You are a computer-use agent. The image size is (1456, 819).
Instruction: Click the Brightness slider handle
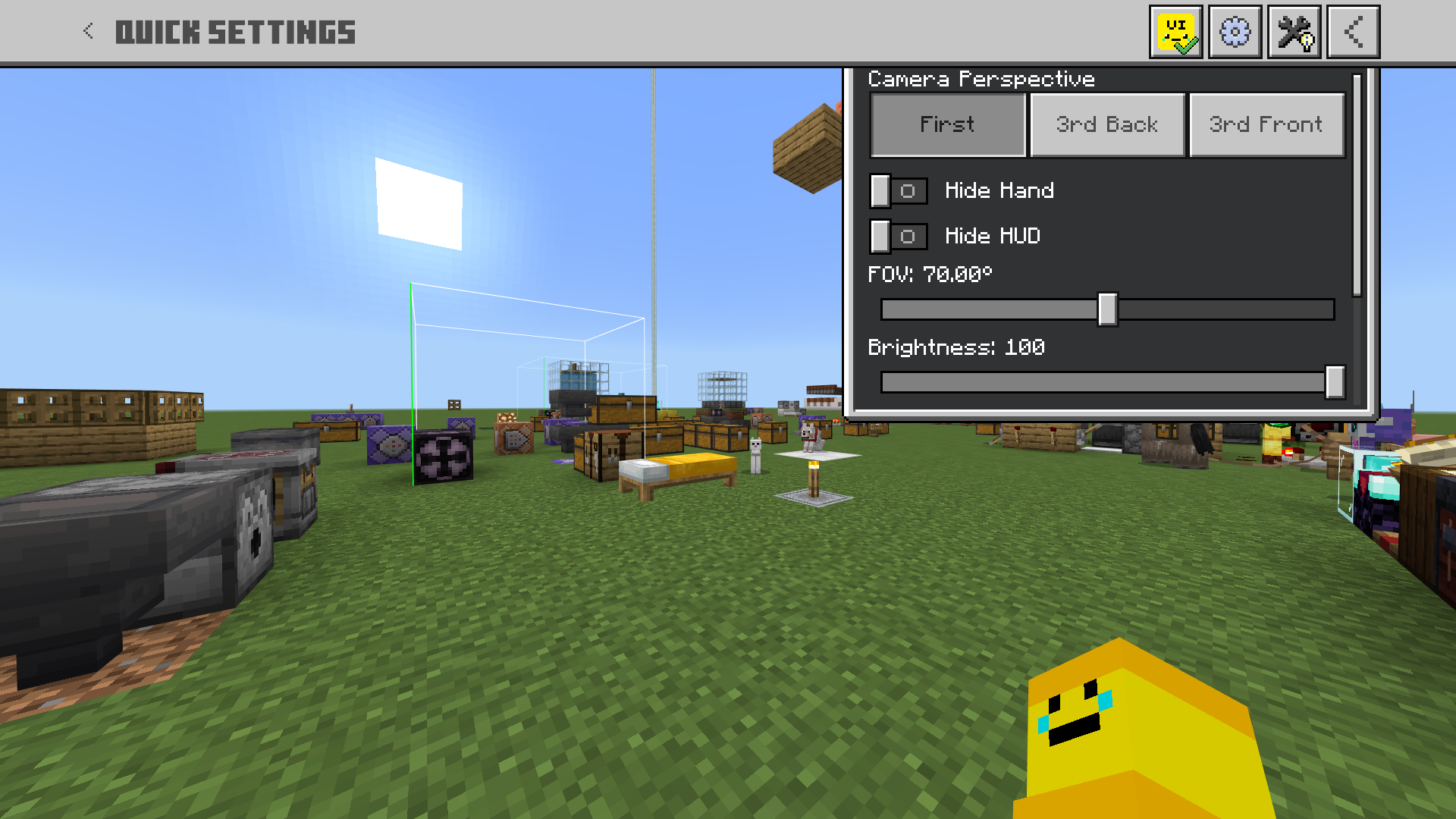(1336, 383)
